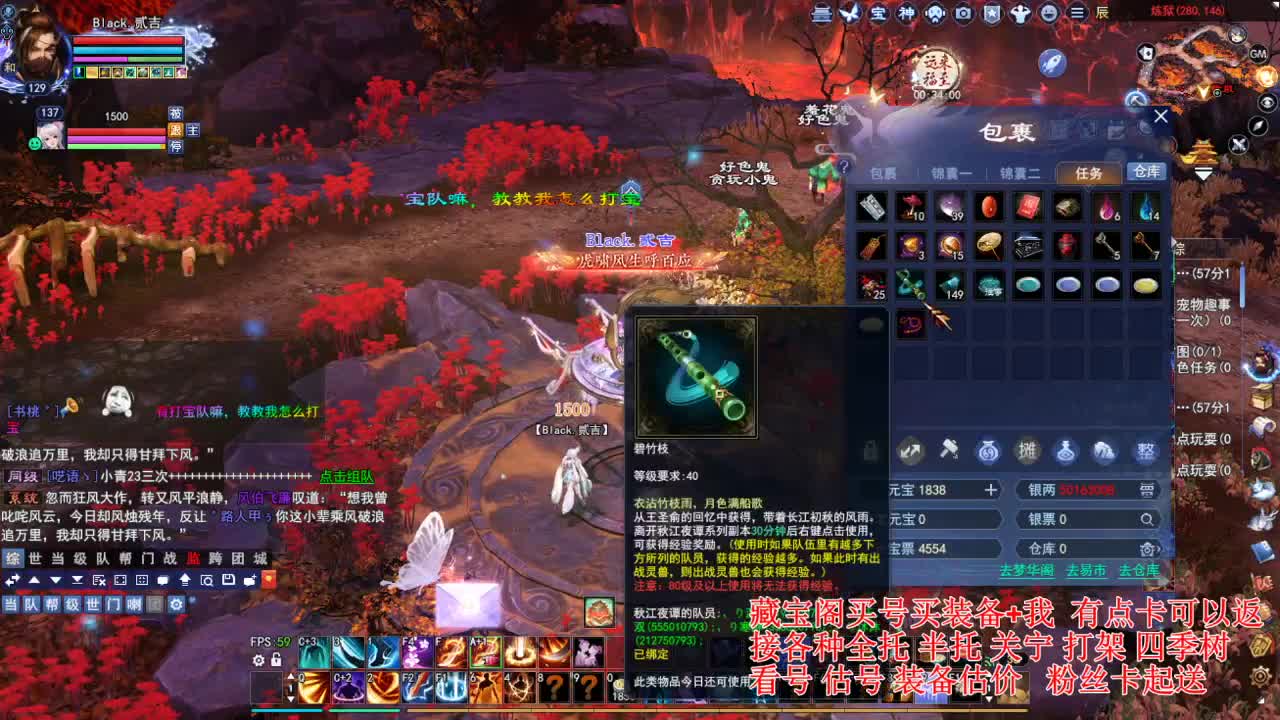Expand the white dropdown arrow below the minimap

(x=1201, y=172)
